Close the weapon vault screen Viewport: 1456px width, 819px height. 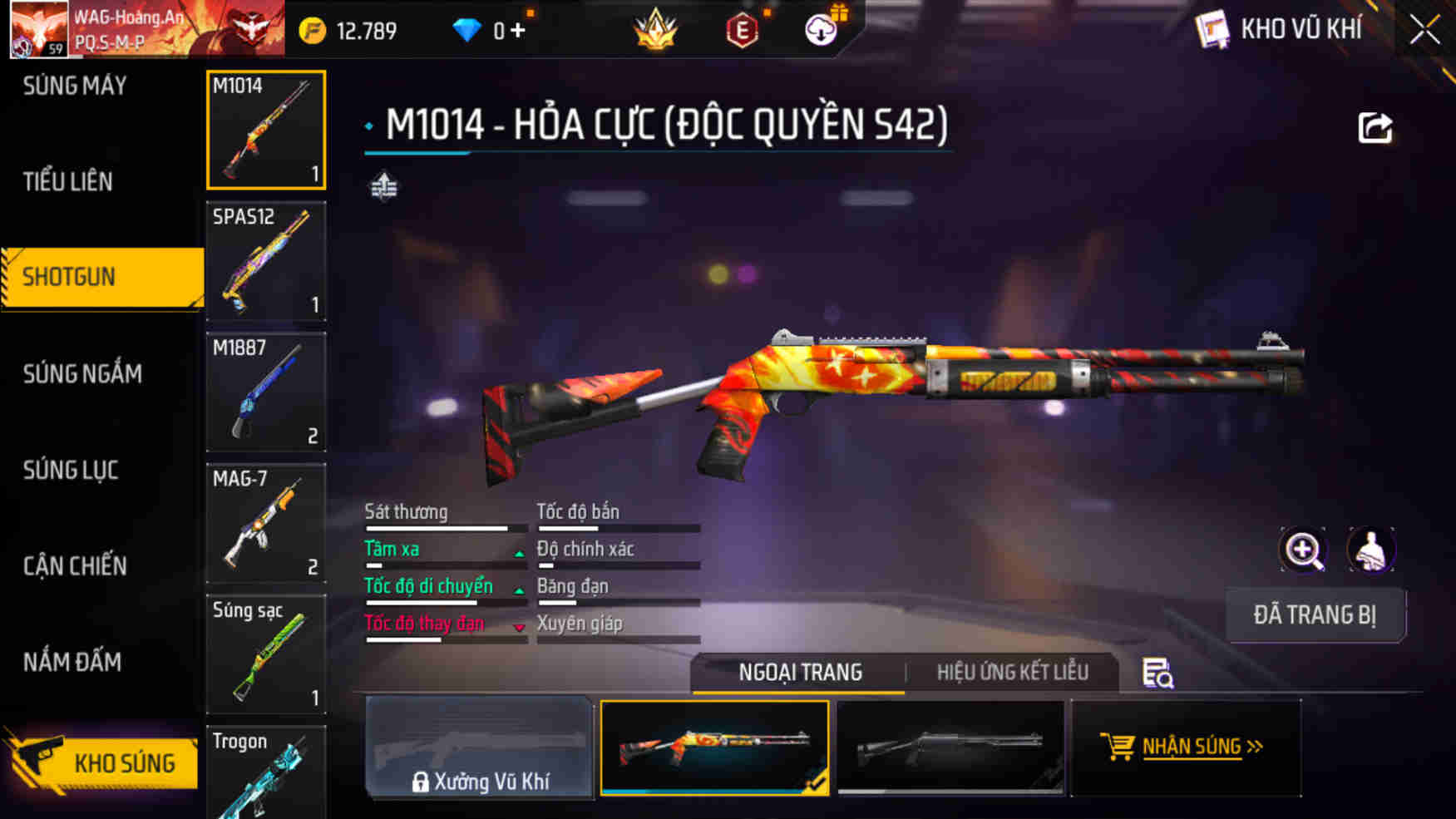click(x=1424, y=31)
